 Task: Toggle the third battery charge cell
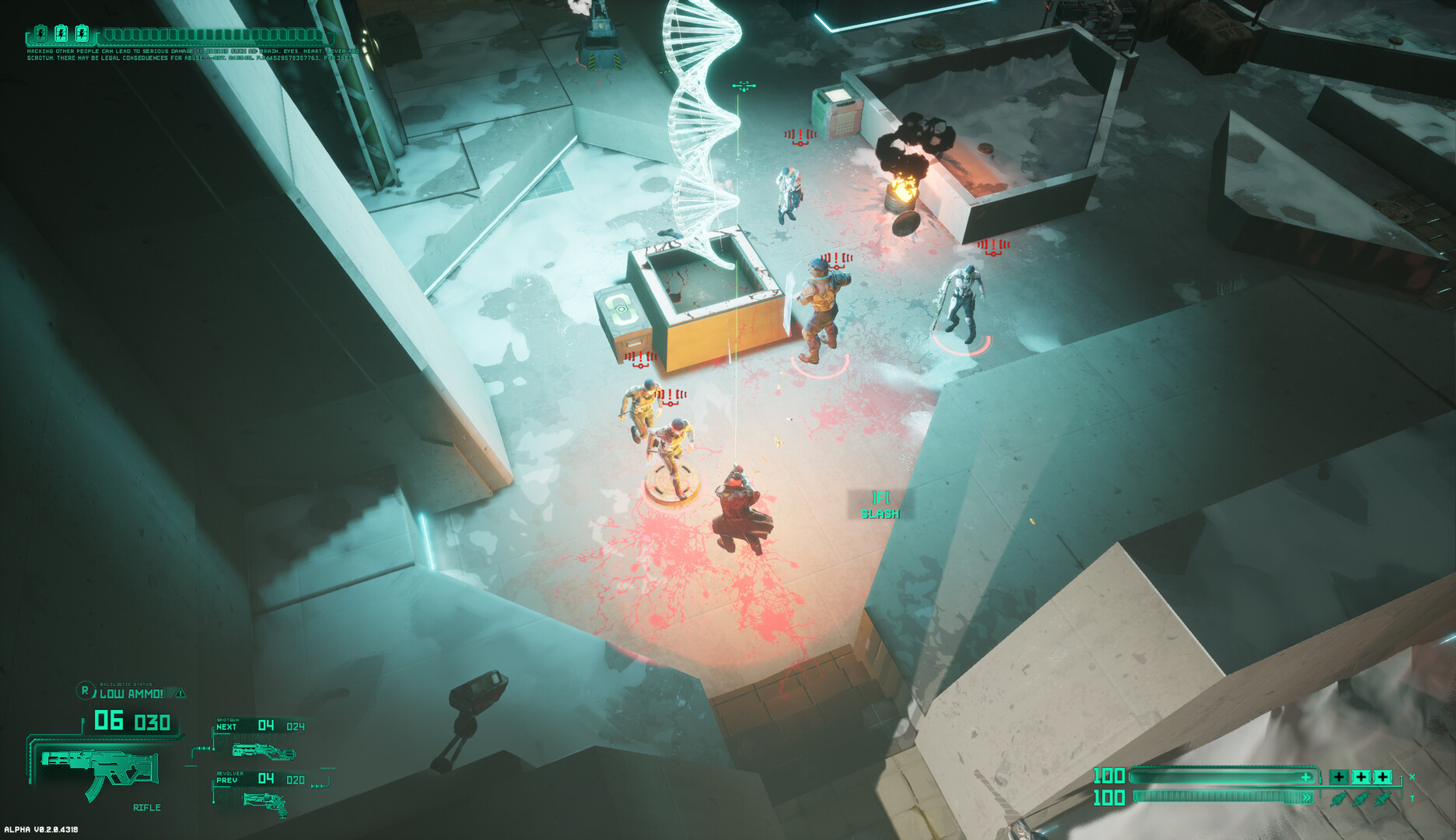coord(82,33)
